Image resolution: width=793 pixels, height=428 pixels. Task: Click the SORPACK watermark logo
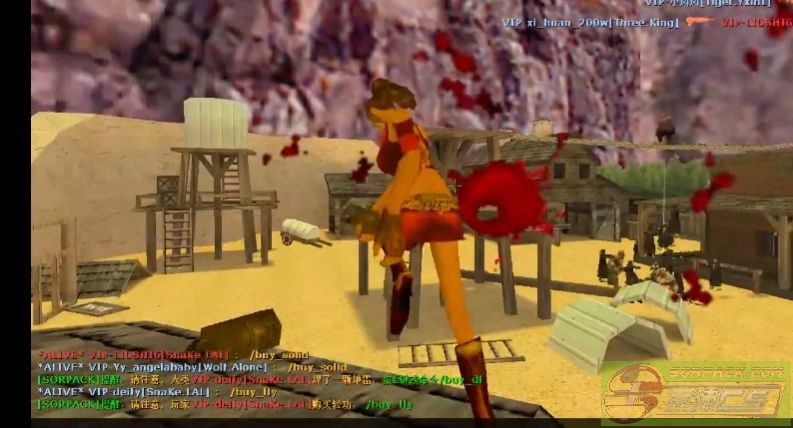point(693,394)
